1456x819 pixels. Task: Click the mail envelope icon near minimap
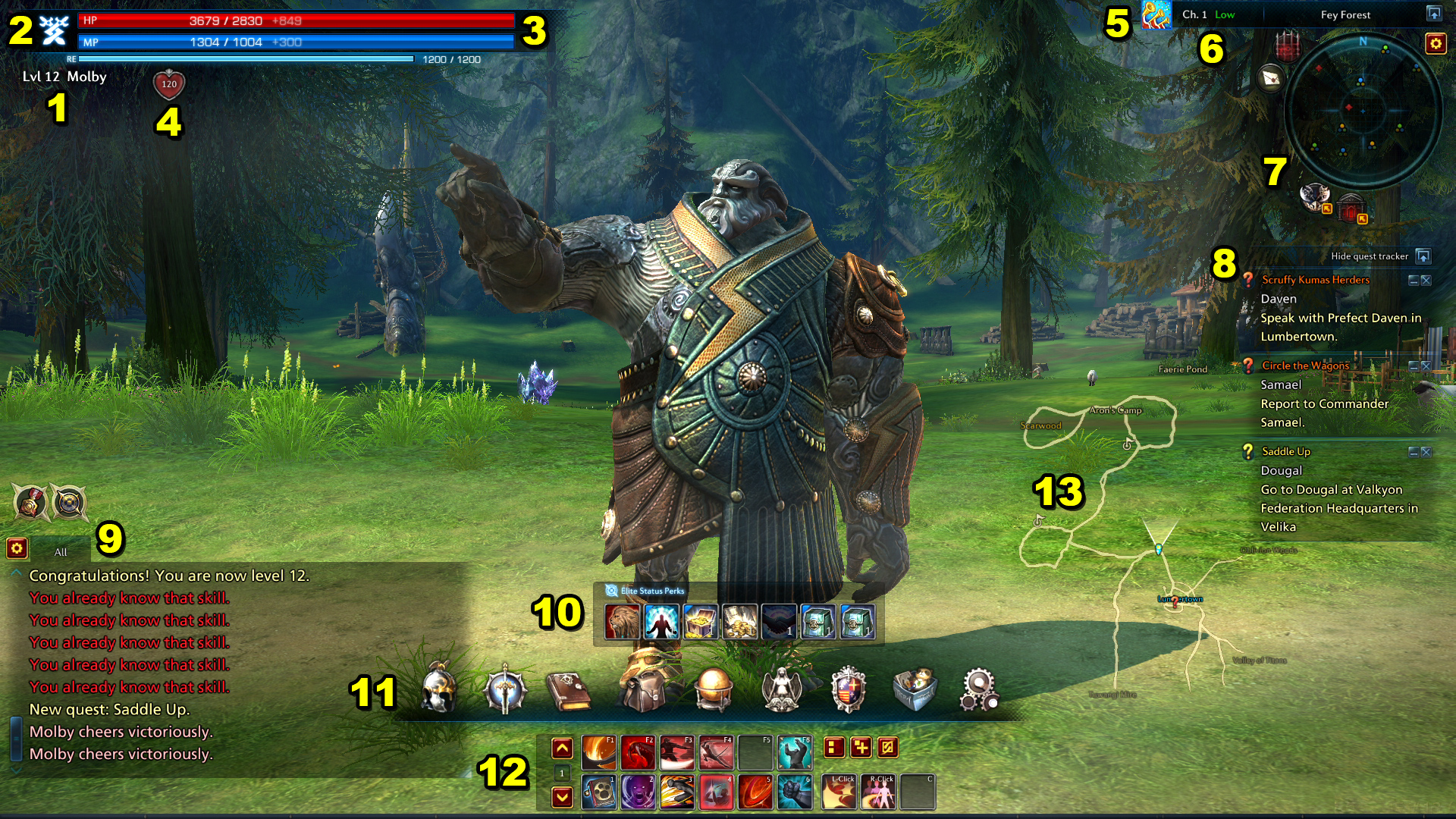tap(1272, 77)
